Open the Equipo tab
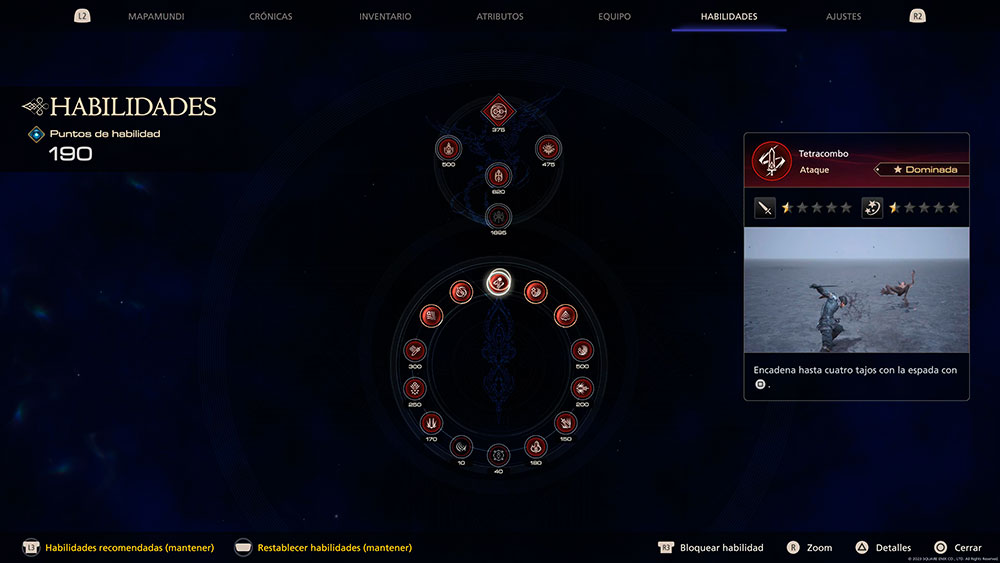The width and height of the screenshot is (1000, 563). 613,17
